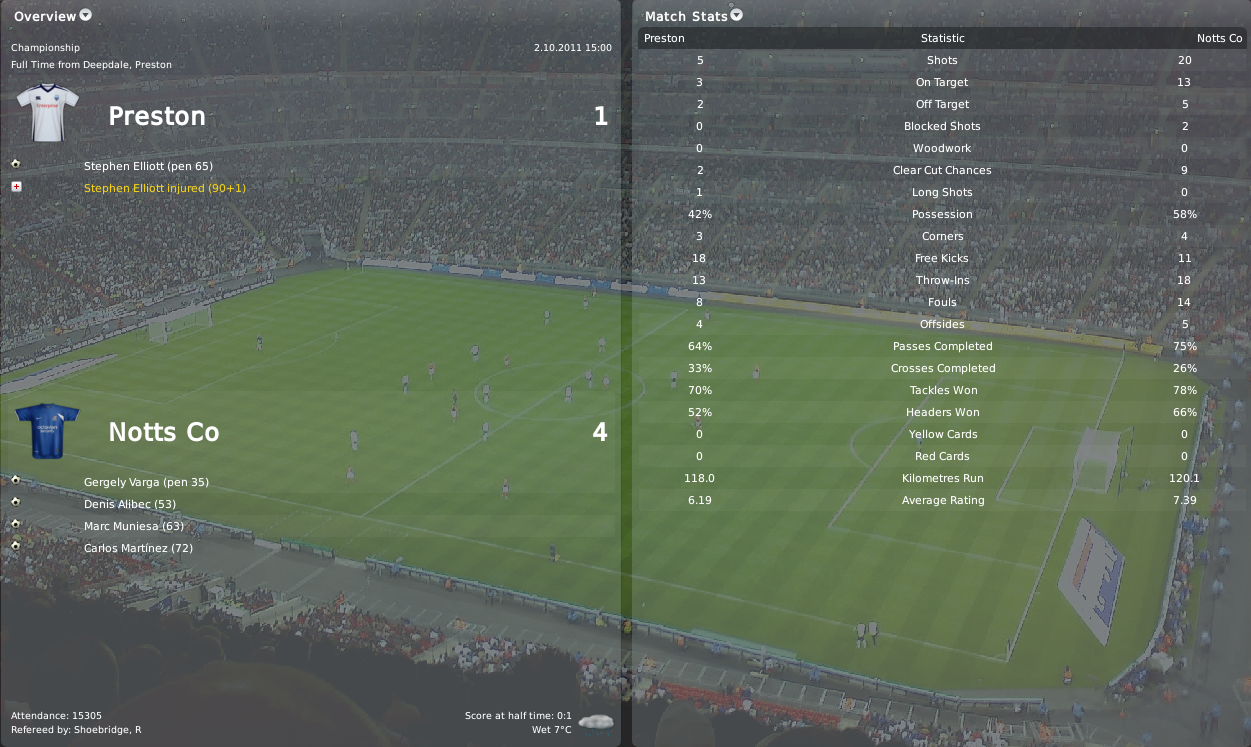
Task: Open the Overview panel dropdown
Action: pyautogui.click(x=85, y=15)
